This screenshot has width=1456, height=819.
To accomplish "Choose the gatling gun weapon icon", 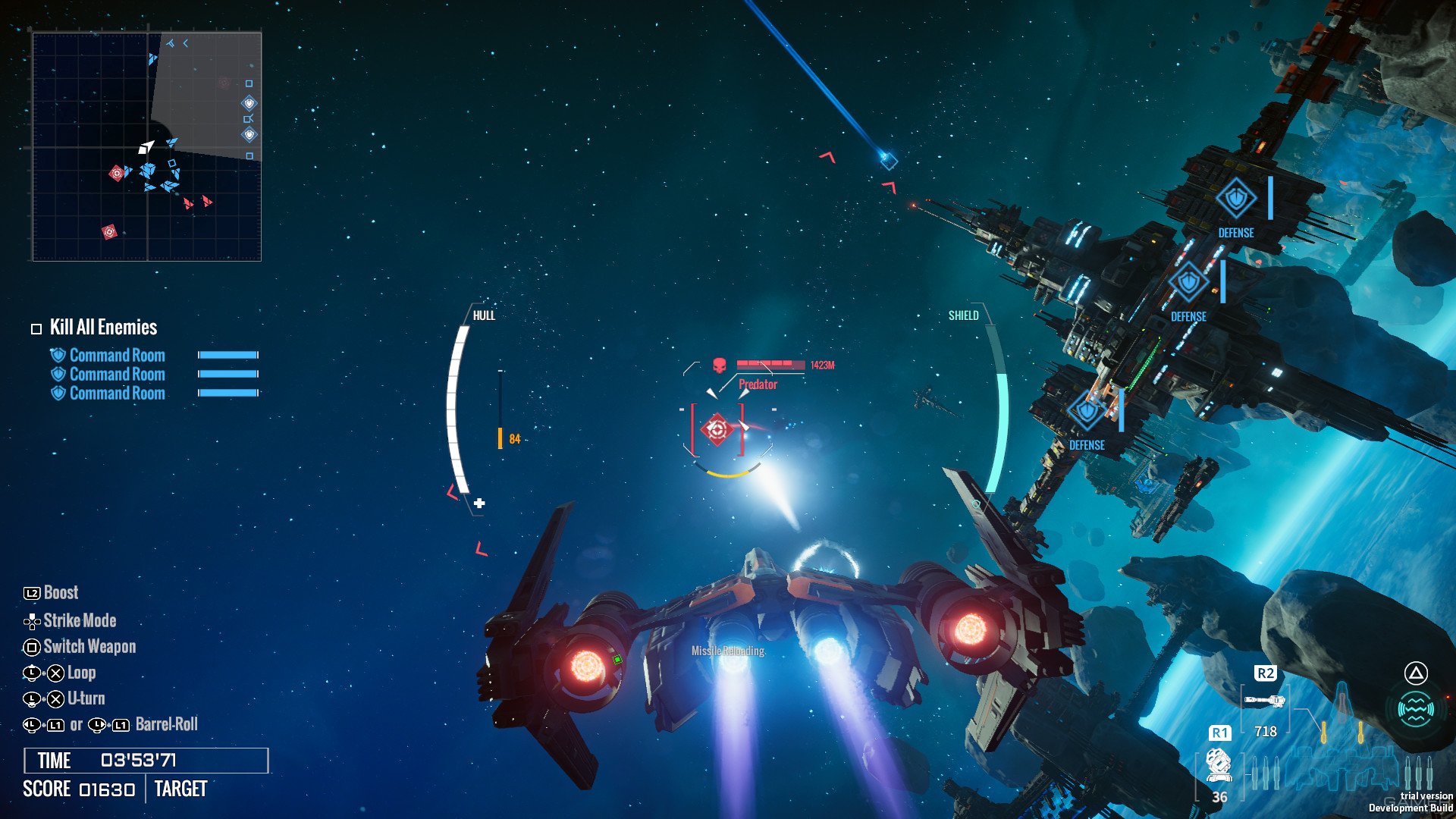I will click(1218, 764).
